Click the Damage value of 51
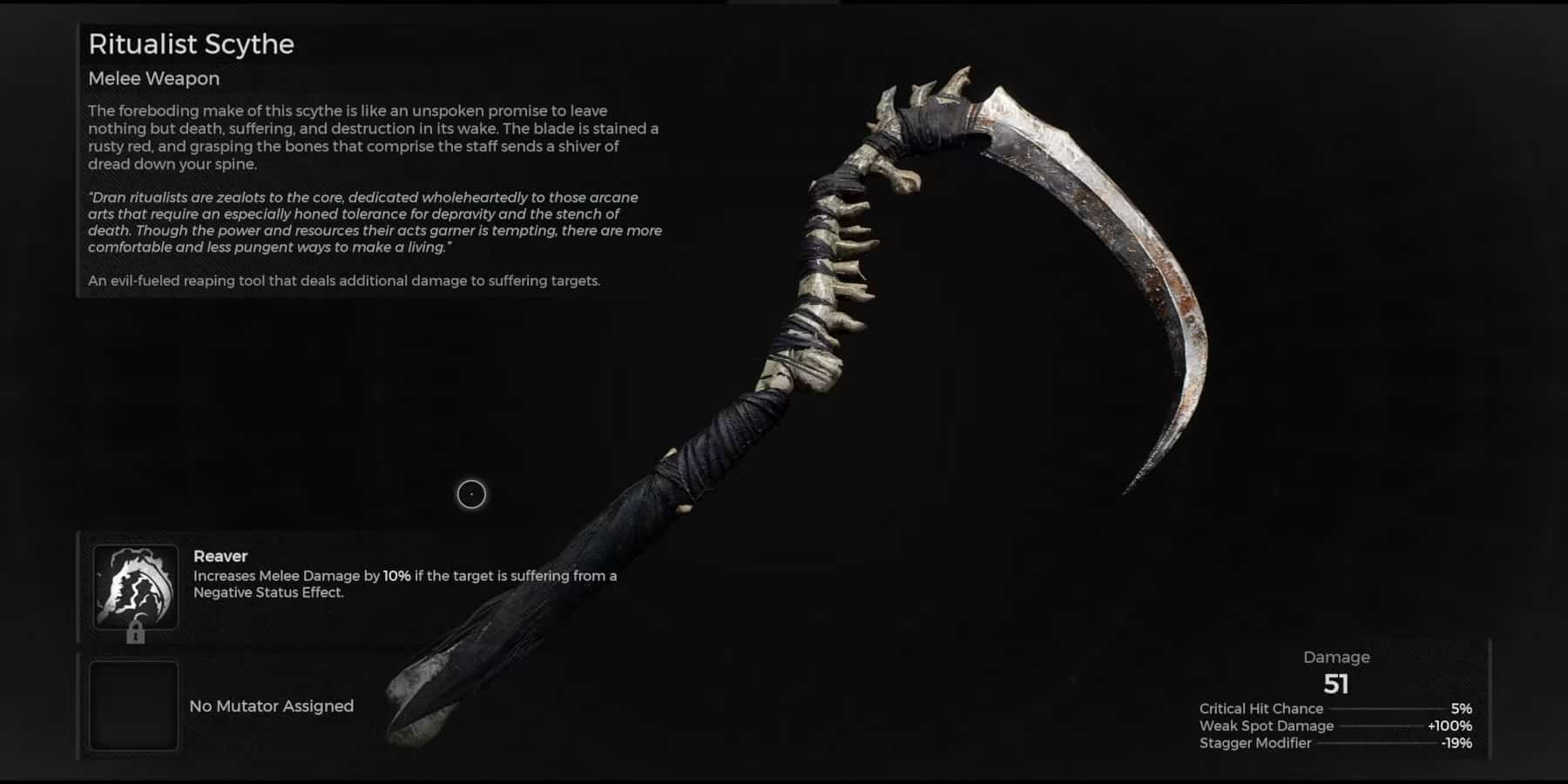 [x=1337, y=685]
